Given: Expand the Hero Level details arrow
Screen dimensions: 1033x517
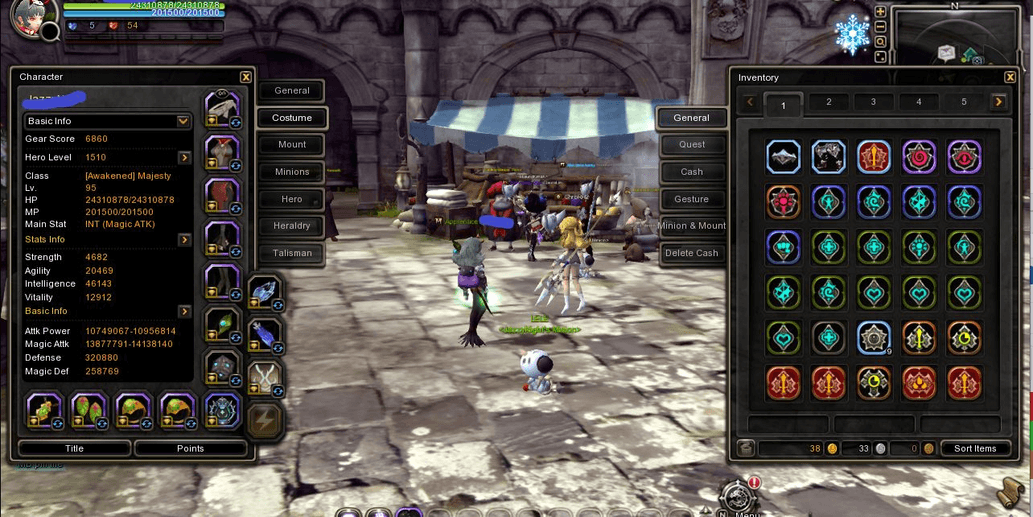Looking at the screenshot, I should pos(184,158).
